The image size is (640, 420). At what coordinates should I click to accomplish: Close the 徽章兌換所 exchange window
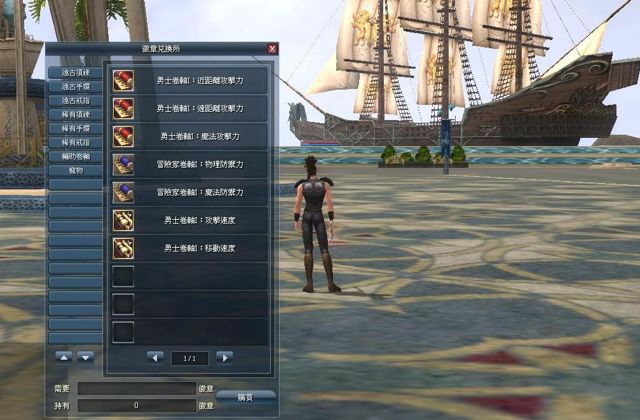click(273, 48)
